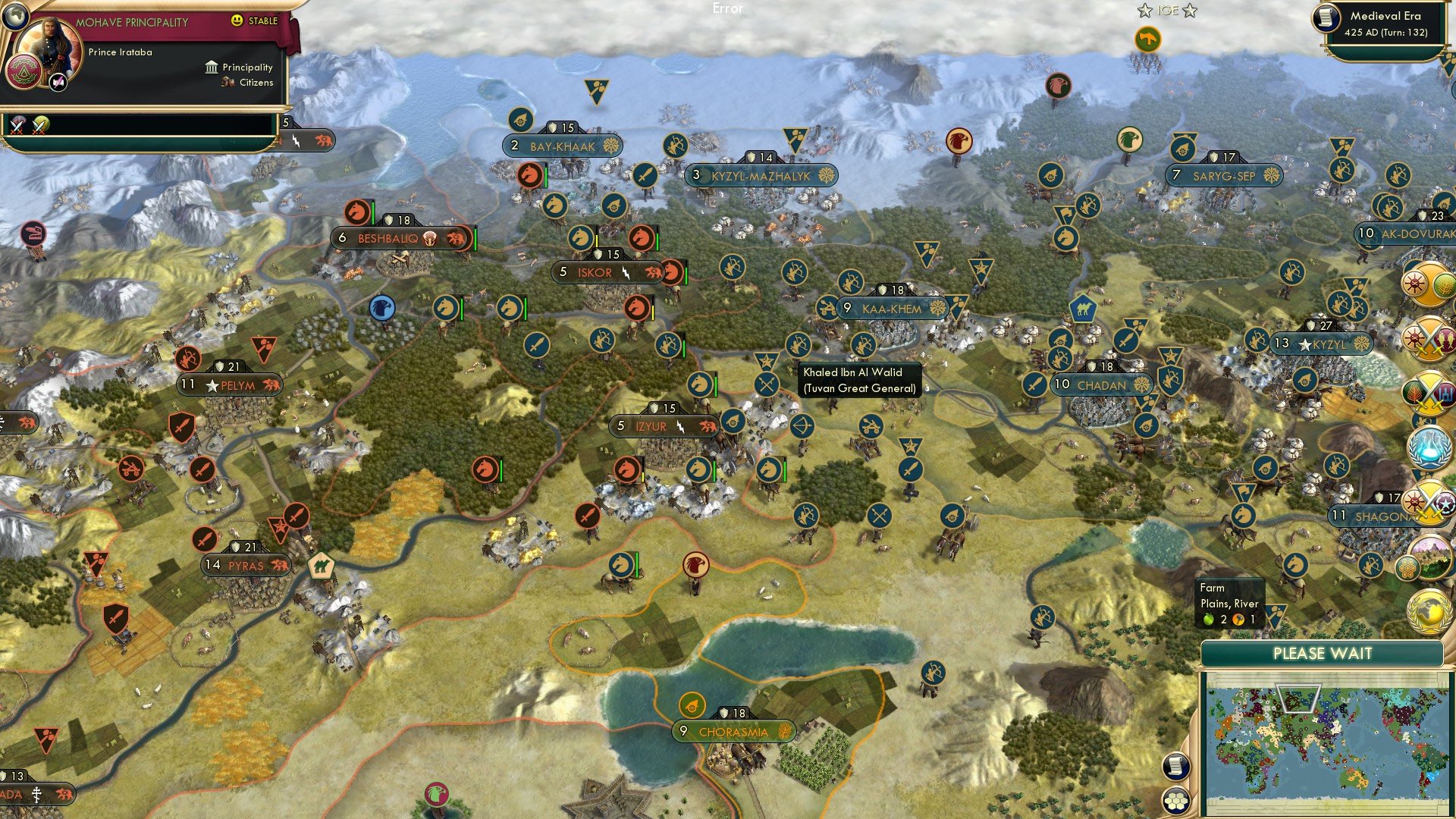Expand the Saryg-Sep city banner
The image size is (1456, 819).
tap(1224, 174)
